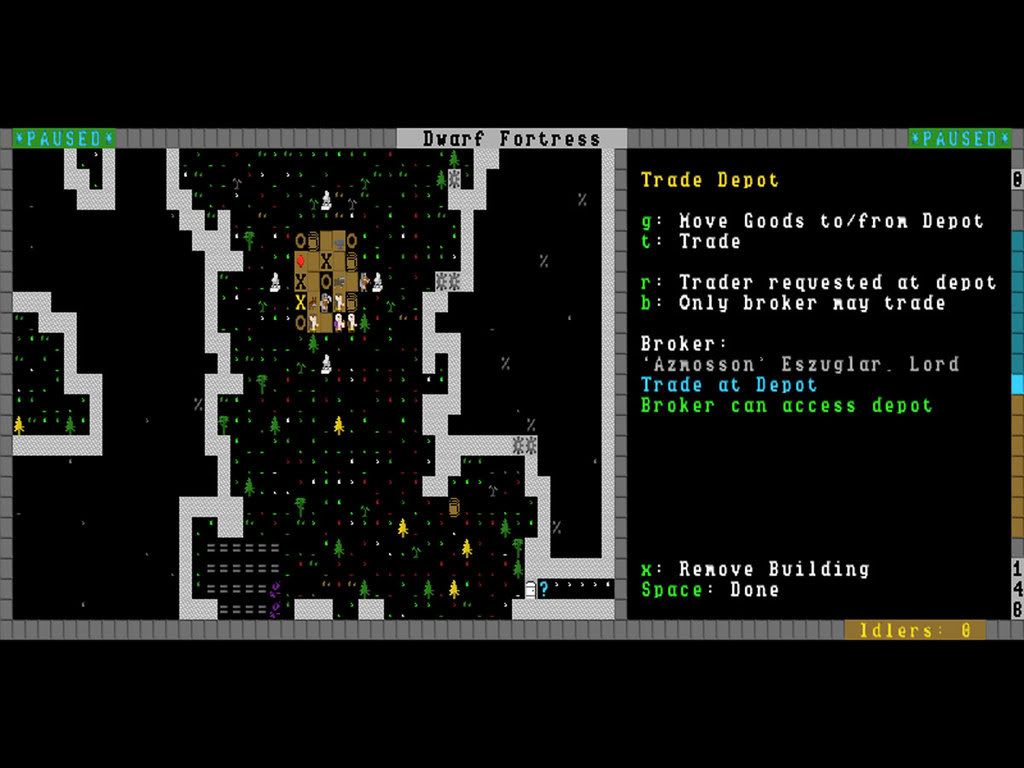The height and width of the screenshot is (768, 1024).
Task: Toggle Trader requested at depot
Action: click(x=818, y=283)
